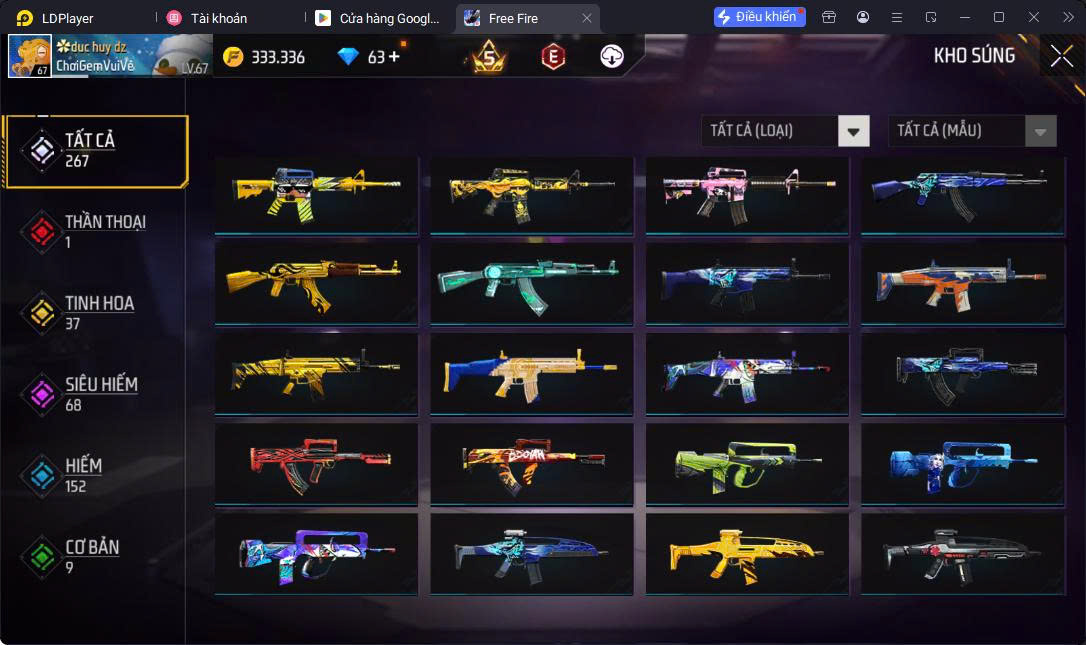This screenshot has height=645, width=1086.
Task: Click the cloud download icon
Action: 612,57
